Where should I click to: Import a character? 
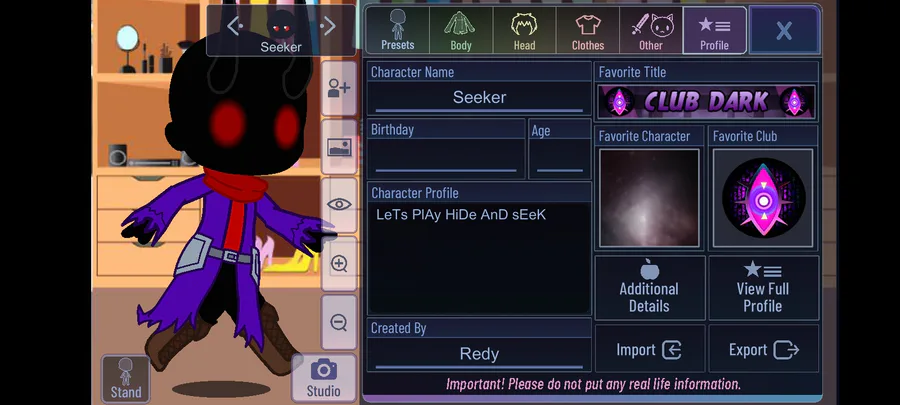[x=649, y=350]
